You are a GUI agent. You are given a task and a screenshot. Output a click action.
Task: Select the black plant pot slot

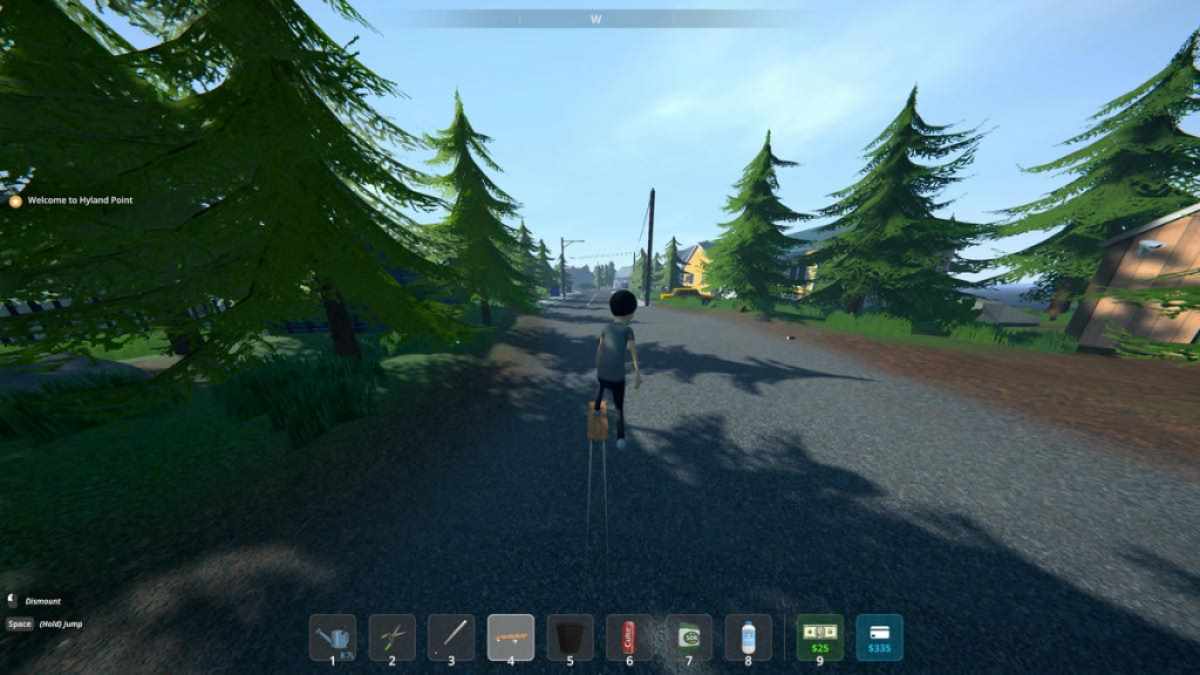coord(569,637)
